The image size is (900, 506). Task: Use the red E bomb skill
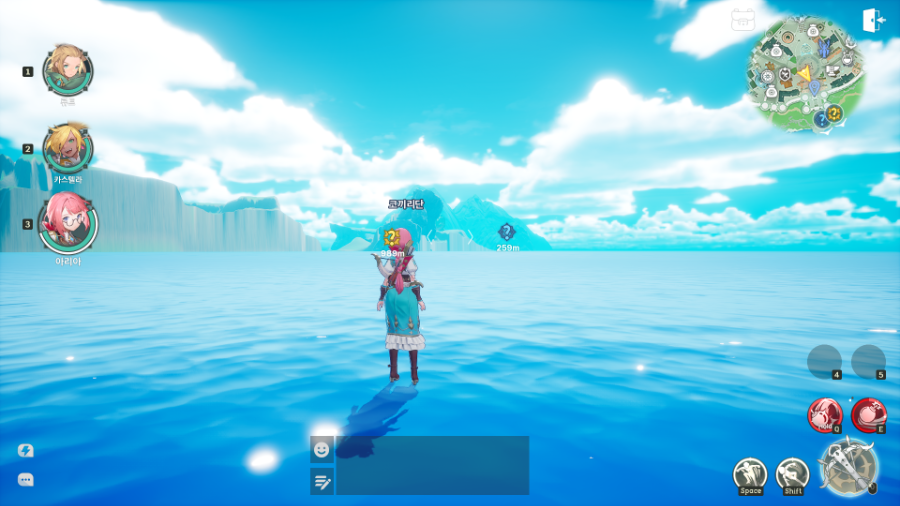[x=869, y=414]
